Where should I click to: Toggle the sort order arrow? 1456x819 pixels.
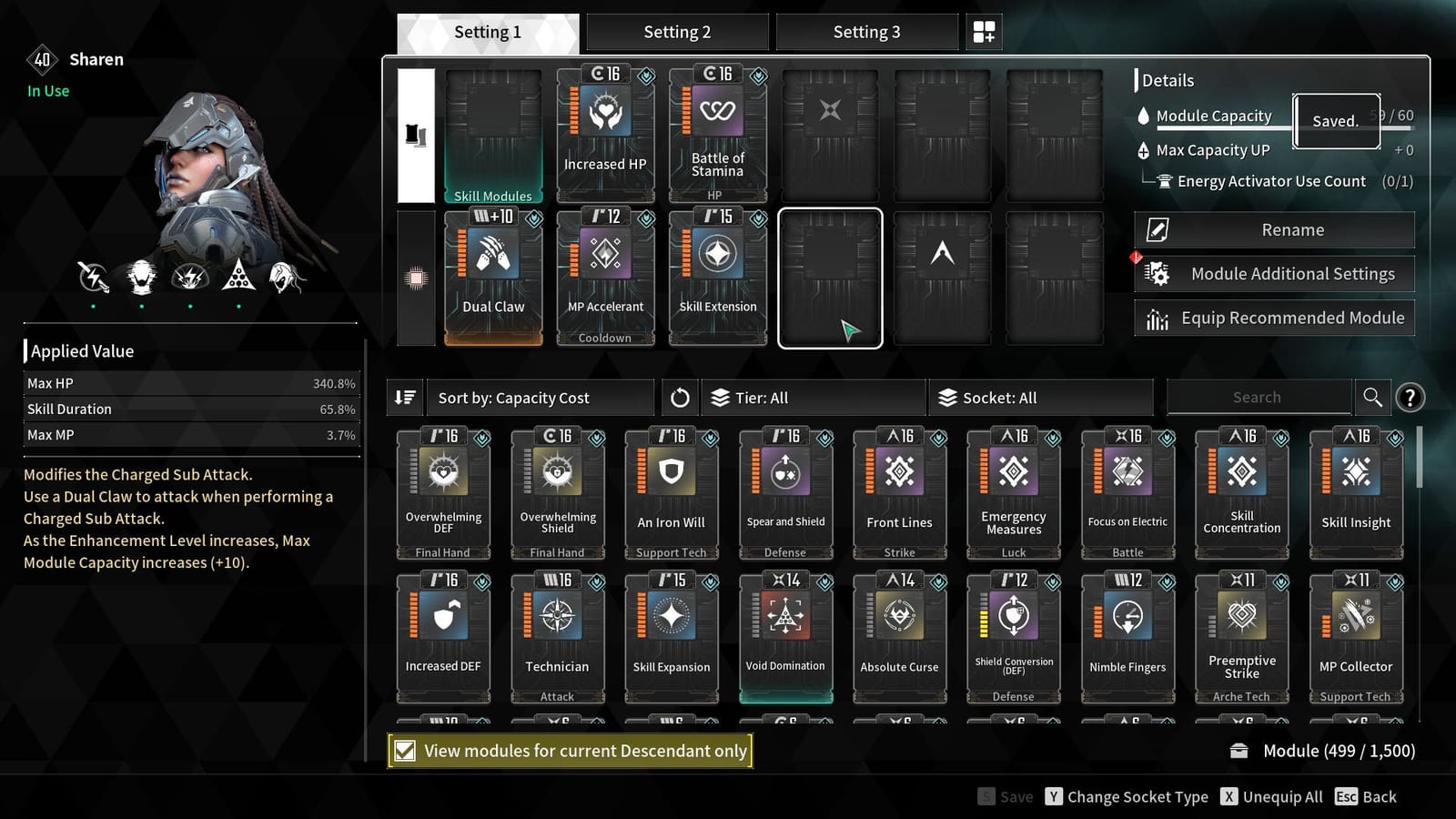click(406, 397)
